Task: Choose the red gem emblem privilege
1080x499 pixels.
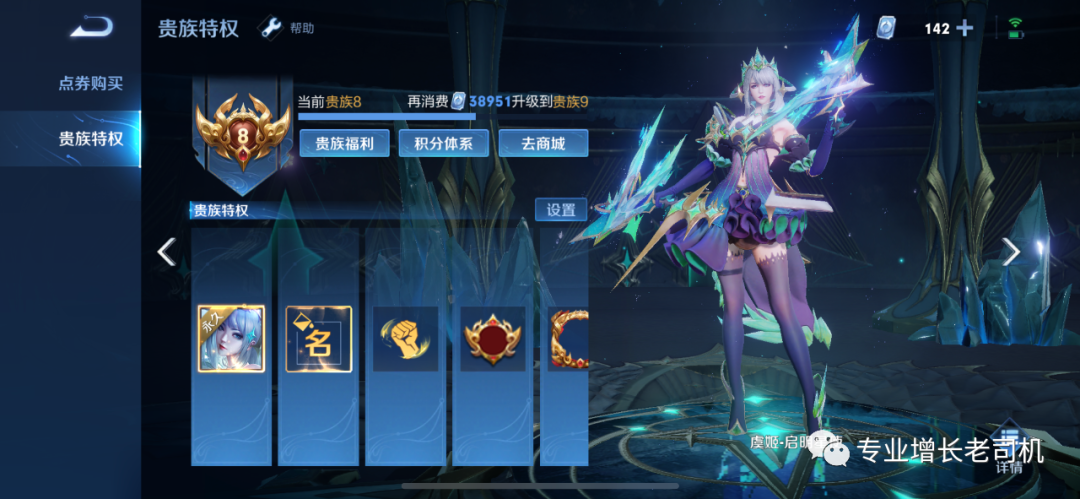Action: point(492,339)
